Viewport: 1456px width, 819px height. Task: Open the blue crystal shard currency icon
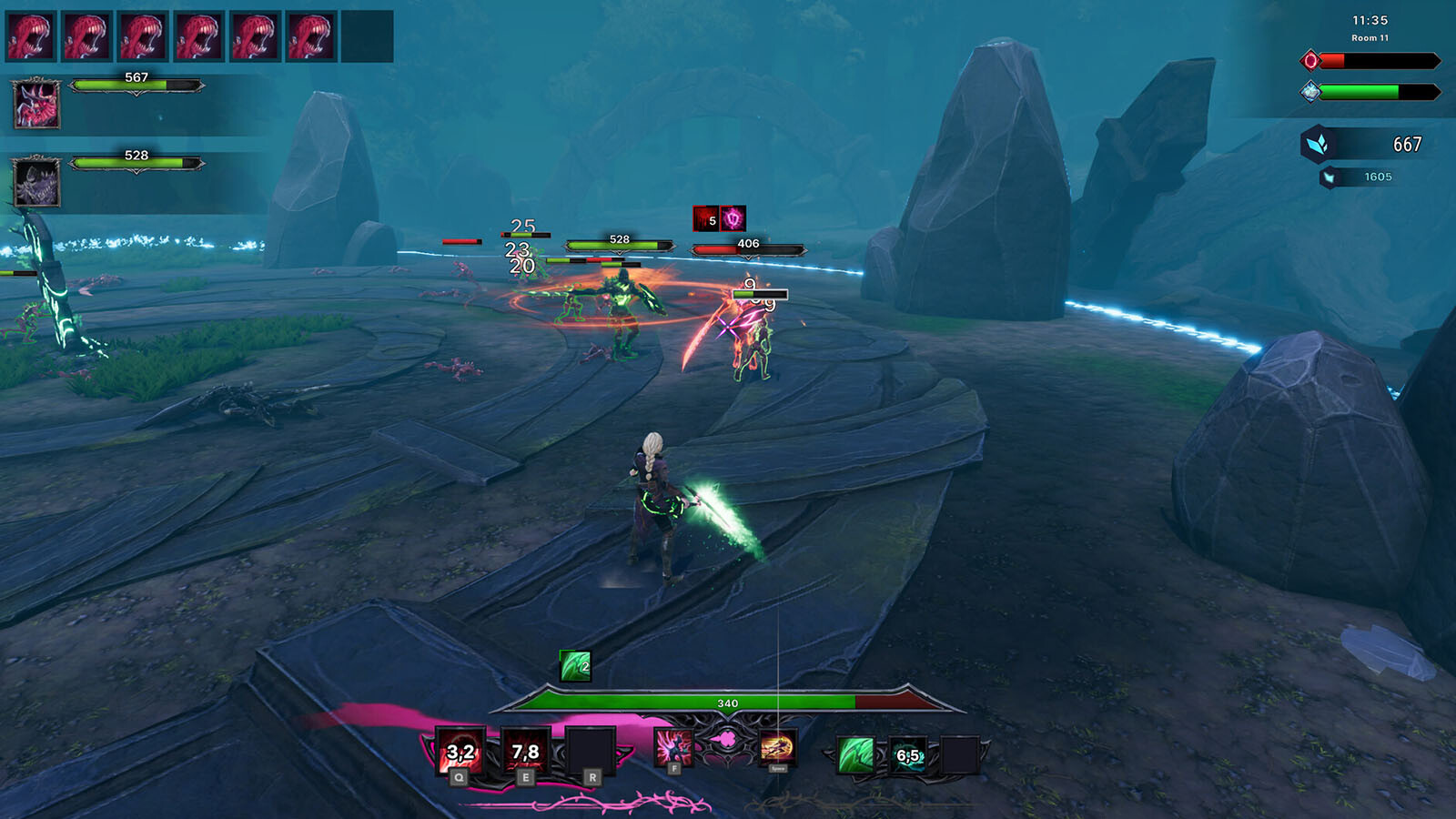coord(1319,144)
